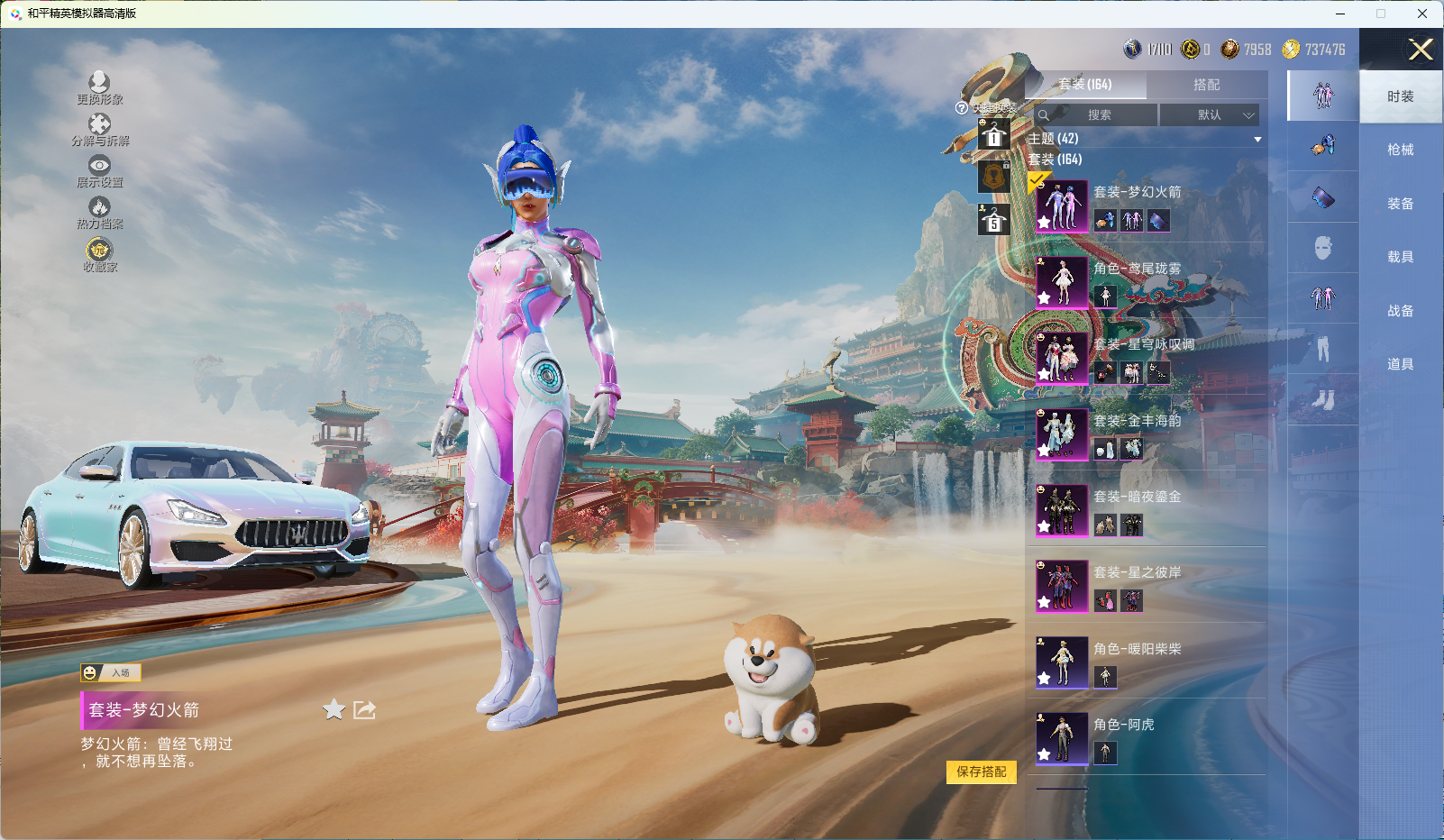Choose the 战备 category
This screenshot has width=1444, height=840.
pos(1400,311)
